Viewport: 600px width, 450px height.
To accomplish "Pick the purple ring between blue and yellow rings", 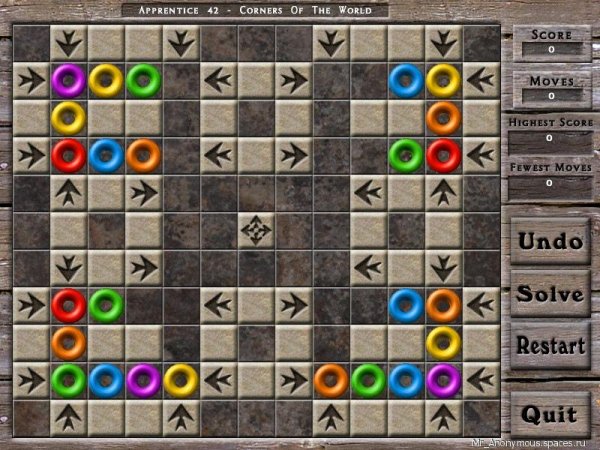I will pos(143,380).
